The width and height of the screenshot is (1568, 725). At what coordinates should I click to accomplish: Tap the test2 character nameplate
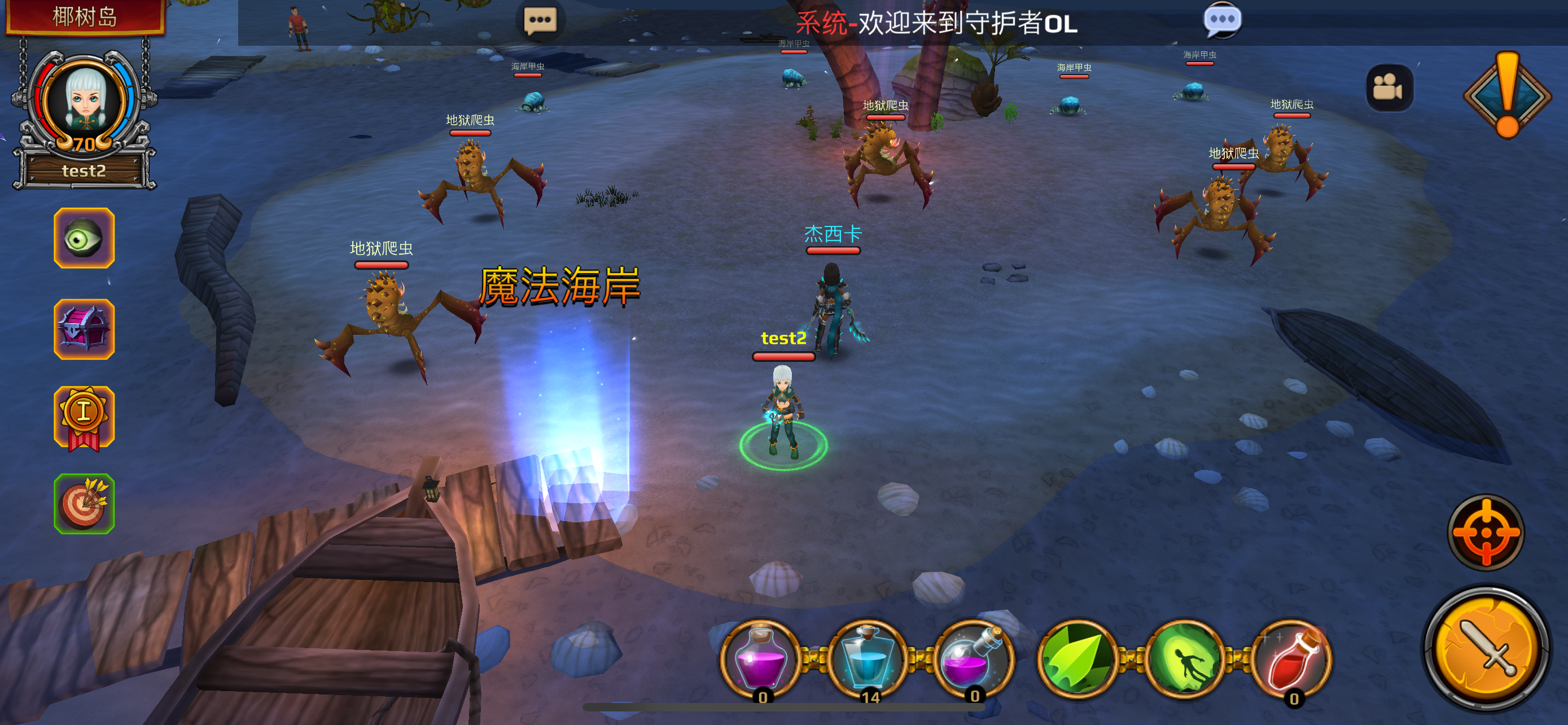[783, 340]
